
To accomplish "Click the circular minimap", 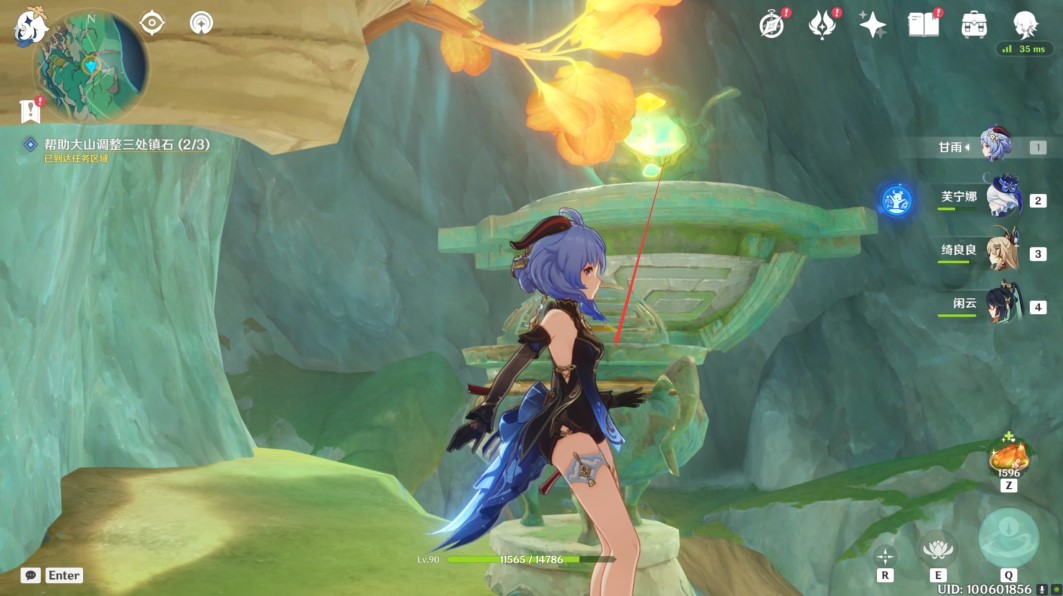I will point(91,66).
